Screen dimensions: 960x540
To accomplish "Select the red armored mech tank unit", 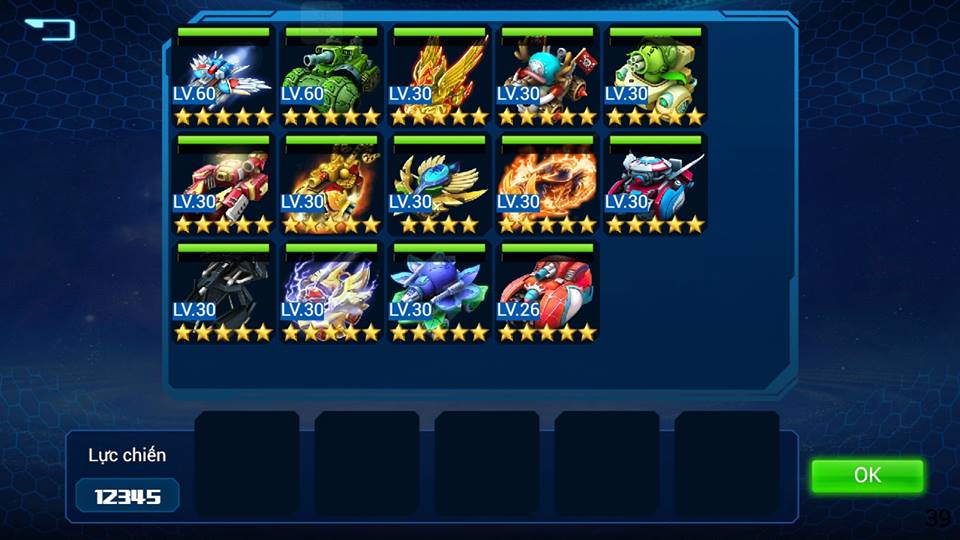I will coord(223,184).
